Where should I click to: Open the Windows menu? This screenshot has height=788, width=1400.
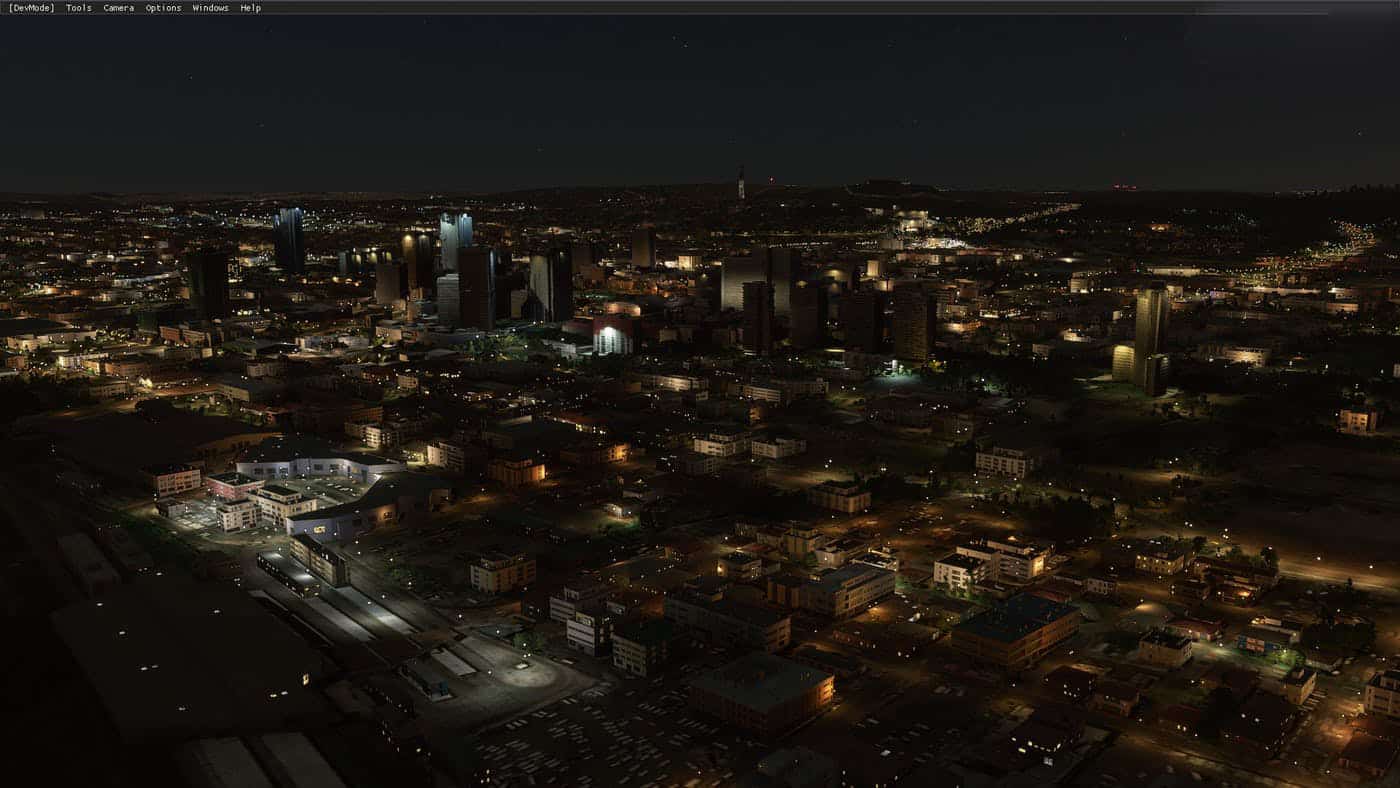[210, 8]
